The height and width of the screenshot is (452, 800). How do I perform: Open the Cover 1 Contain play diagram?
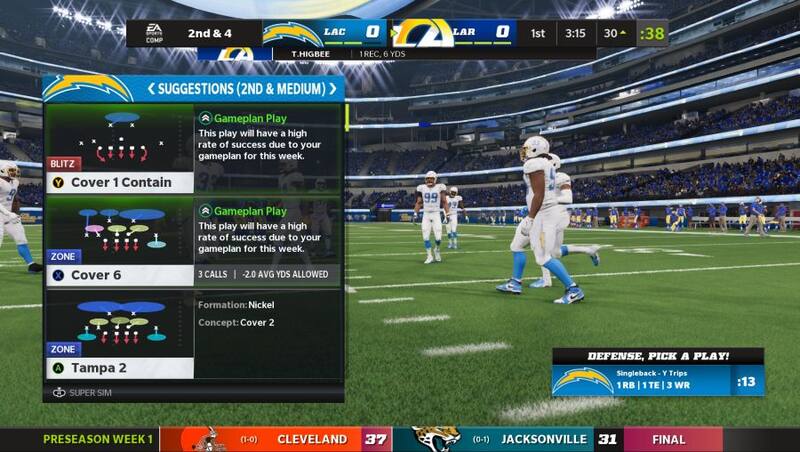tap(120, 135)
